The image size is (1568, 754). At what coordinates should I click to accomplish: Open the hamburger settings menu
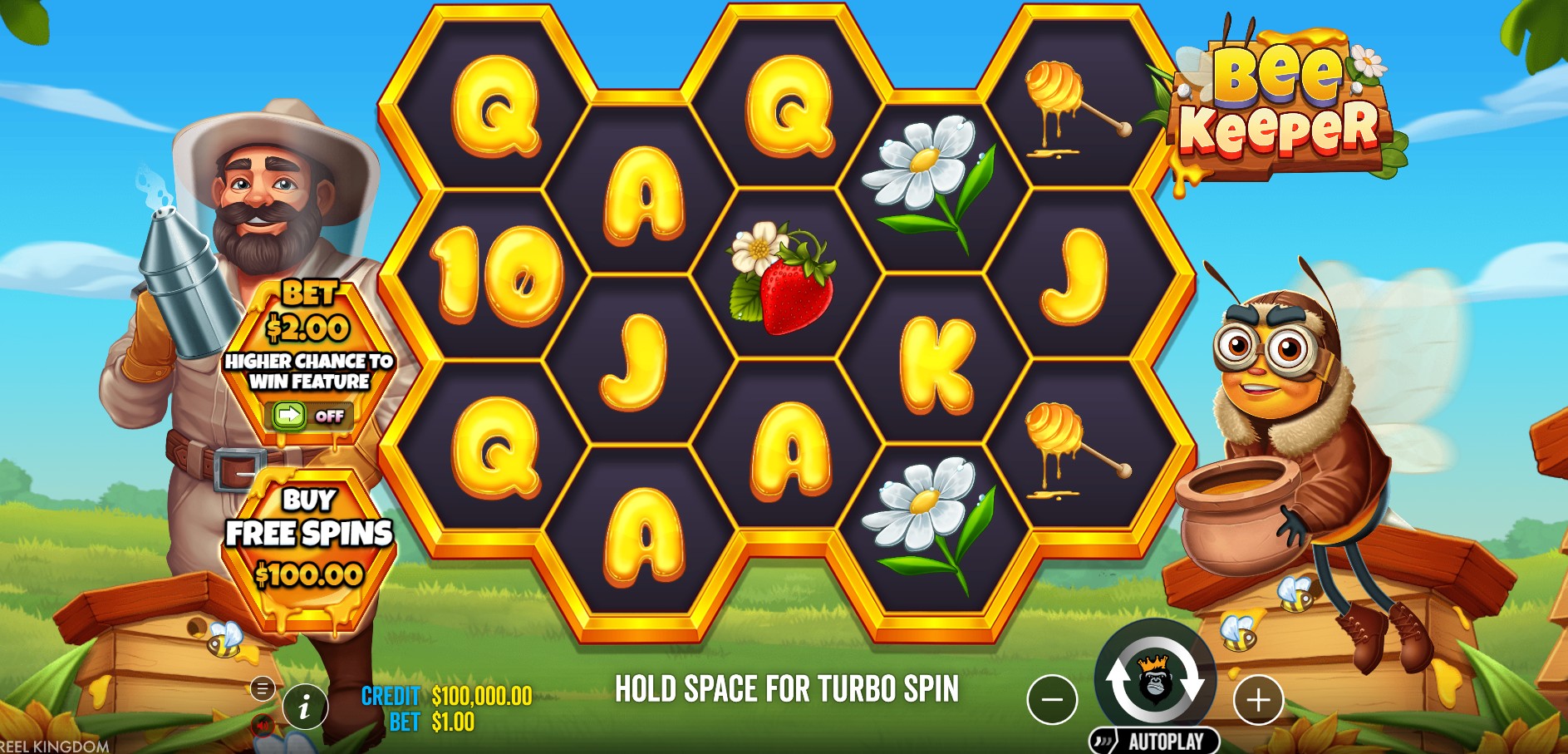click(x=263, y=688)
